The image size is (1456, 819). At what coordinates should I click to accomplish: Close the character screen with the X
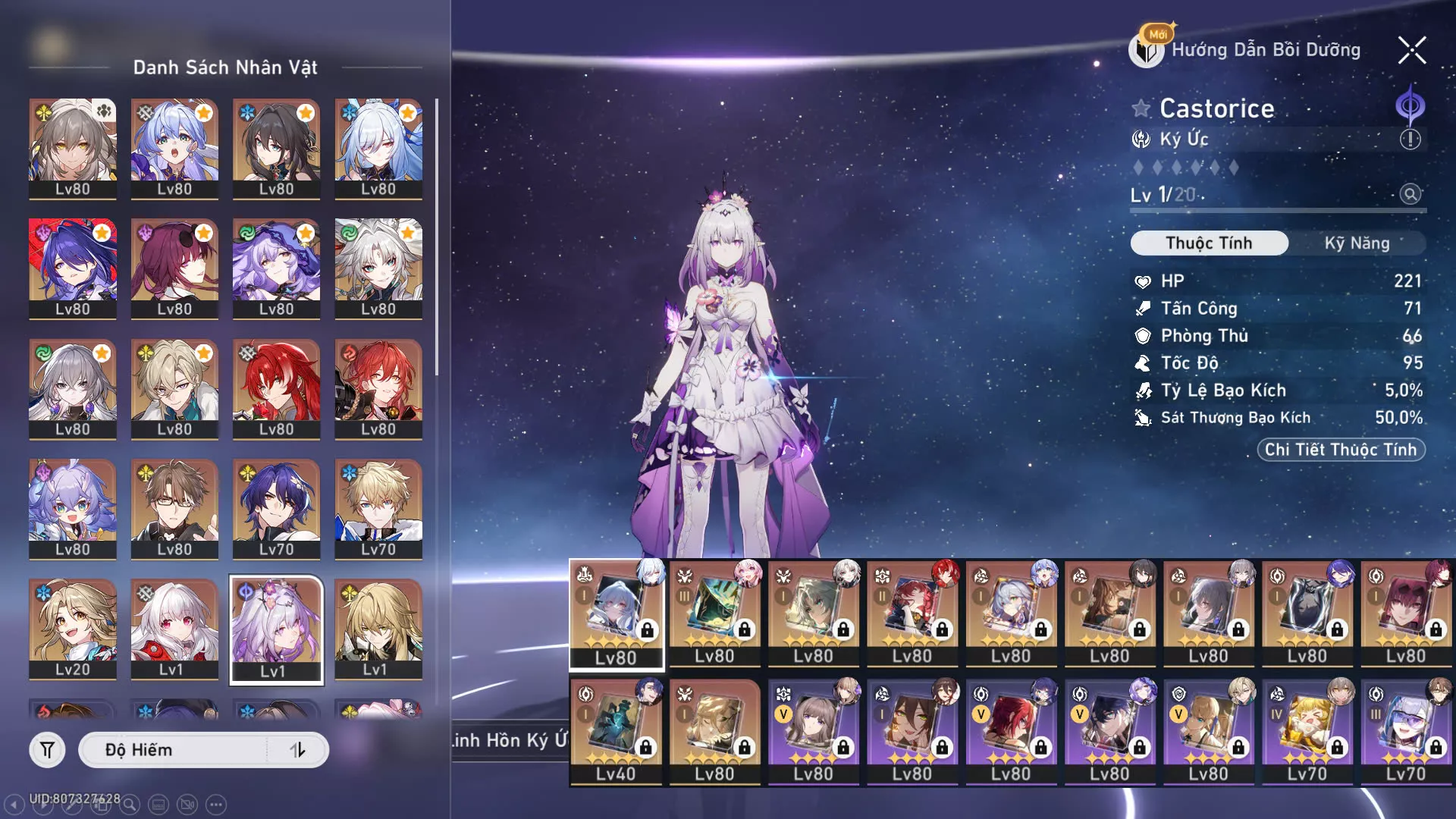click(x=1412, y=50)
